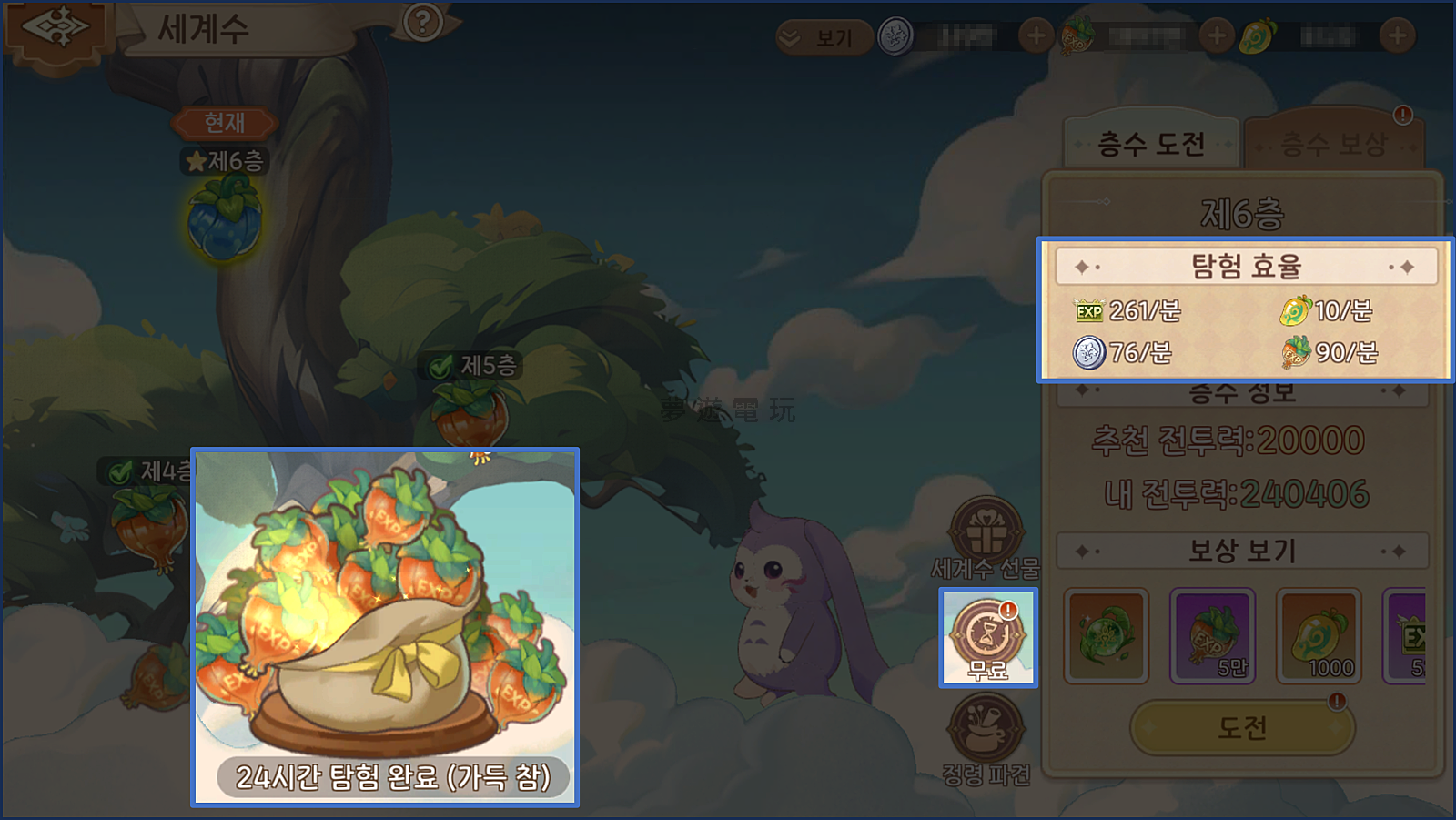Go back using the top-left return button
The image size is (1456, 820).
point(56,31)
